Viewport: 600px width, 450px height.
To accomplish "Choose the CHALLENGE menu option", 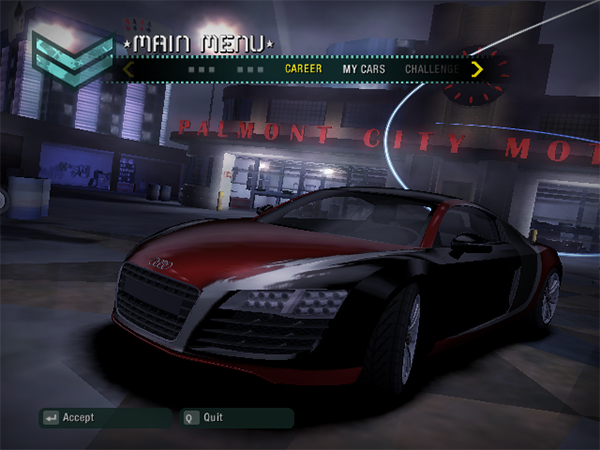I will 432,70.
